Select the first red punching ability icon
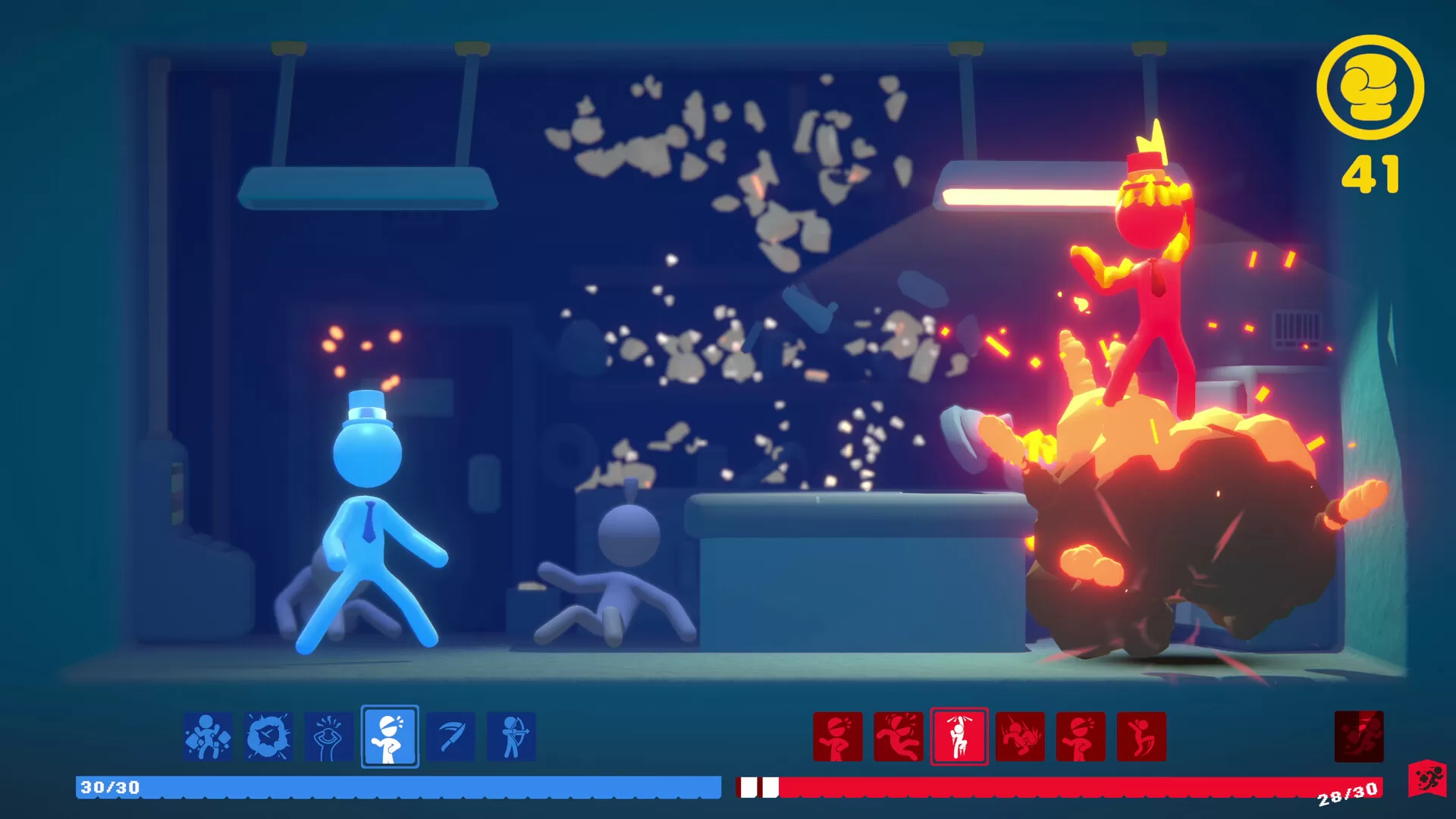The image size is (1456, 819). click(x=838, y=738)
